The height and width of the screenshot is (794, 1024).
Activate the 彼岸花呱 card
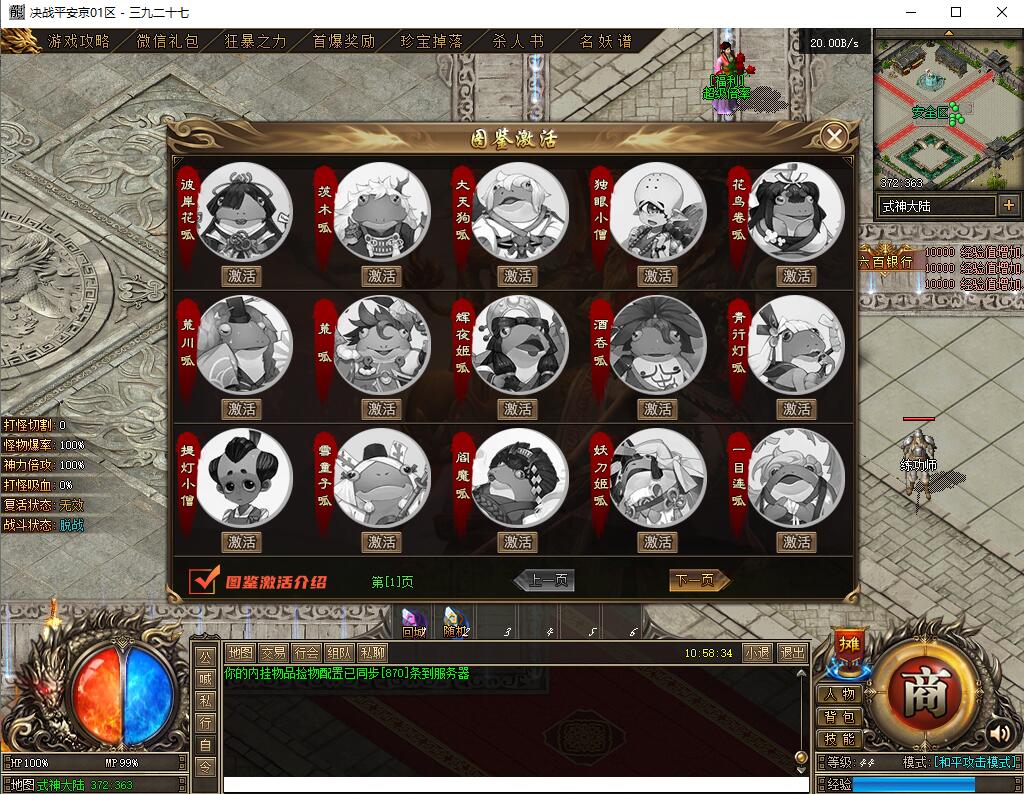241,276
